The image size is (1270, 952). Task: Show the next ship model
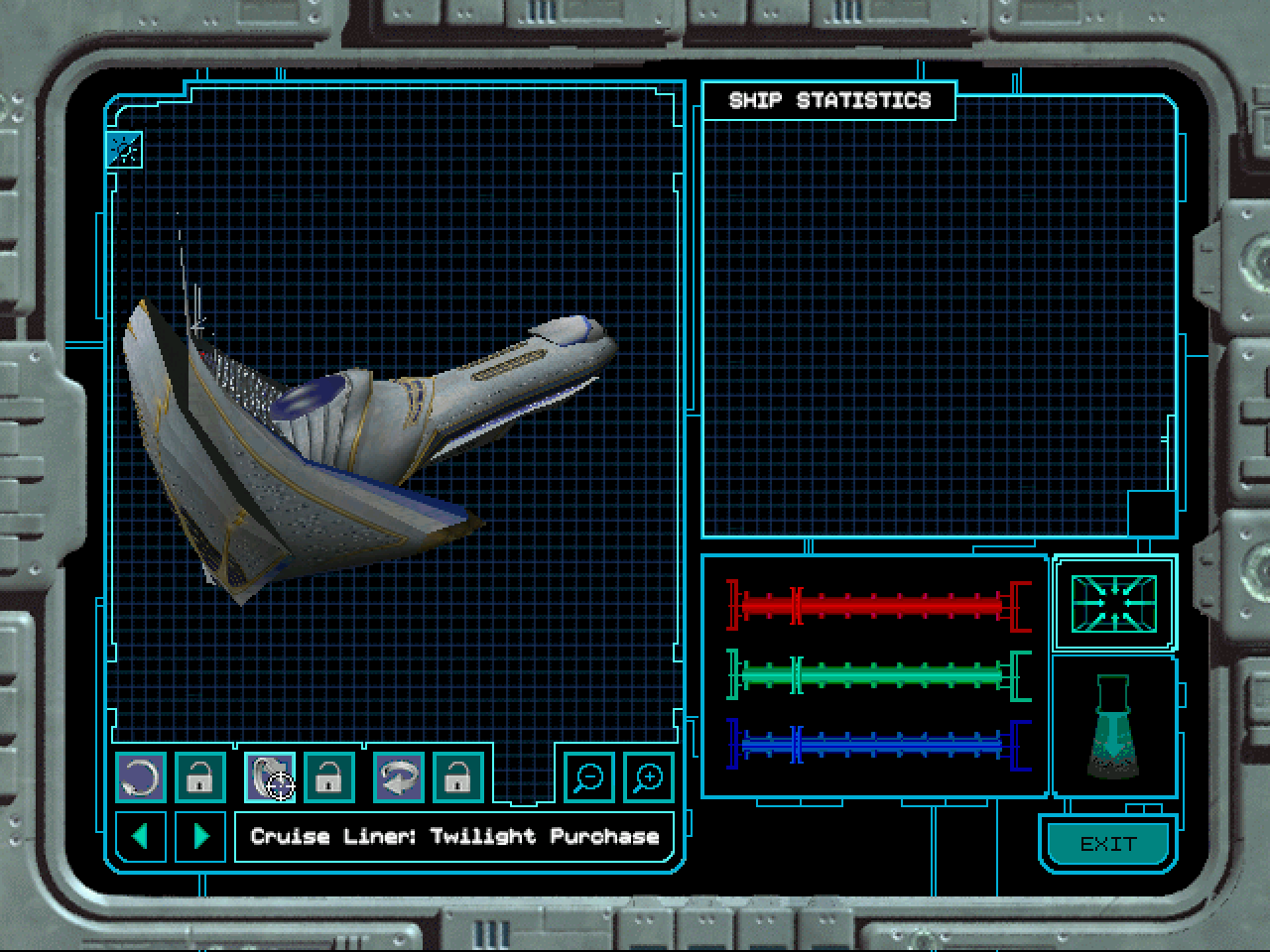coord(200,836)
